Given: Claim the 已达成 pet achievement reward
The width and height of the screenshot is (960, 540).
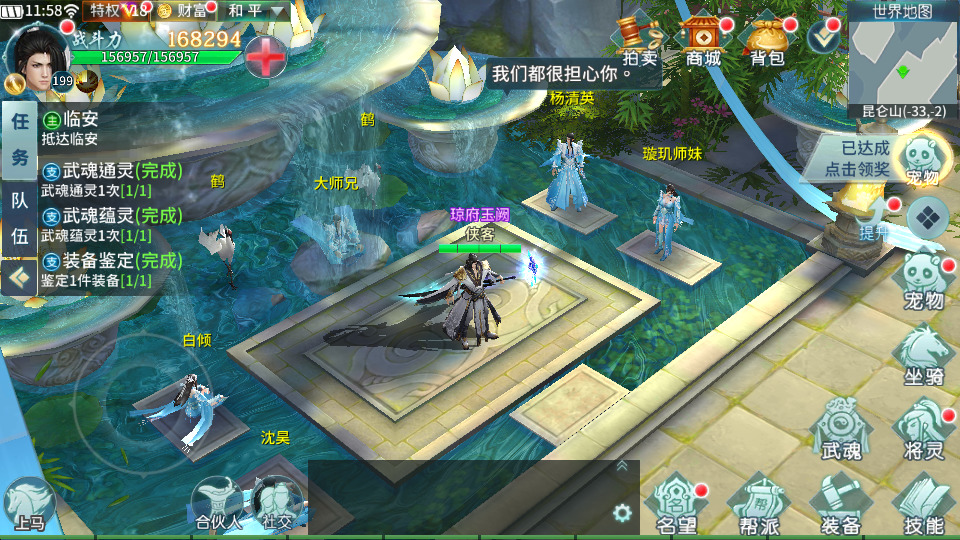Looking at the screenshot, I should click(858, 158).
